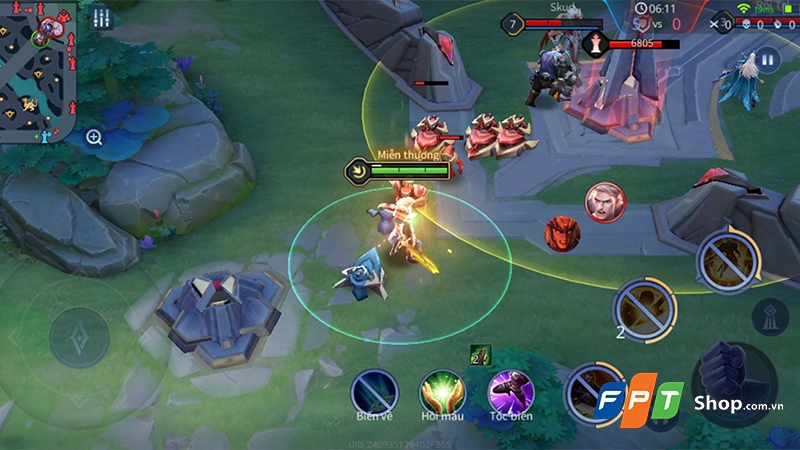Tap the virtual movement joystick
Screen dimensions: 800x450
pyautogui.click(x=79, y=335)
